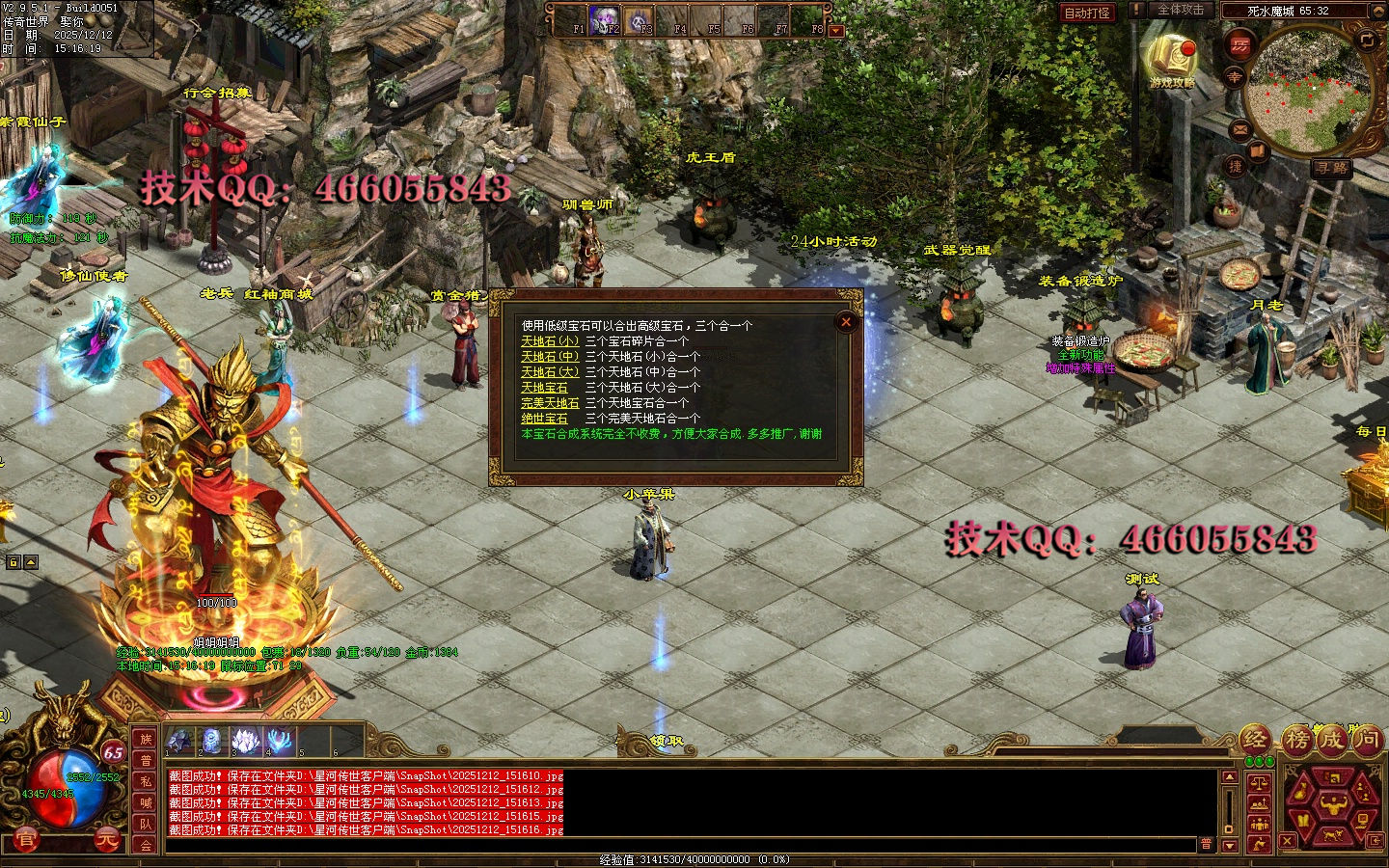Toggle 自动打怪 auto-fight button
Screen dimensions: 1389x868
click(1086, 13)
